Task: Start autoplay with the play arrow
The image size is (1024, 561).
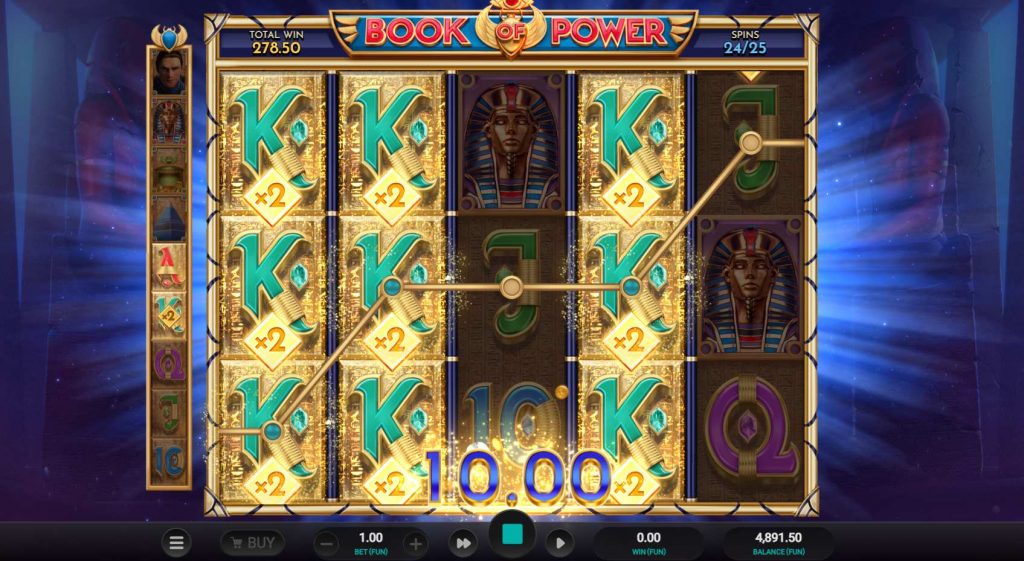Action: pos(560,543)
